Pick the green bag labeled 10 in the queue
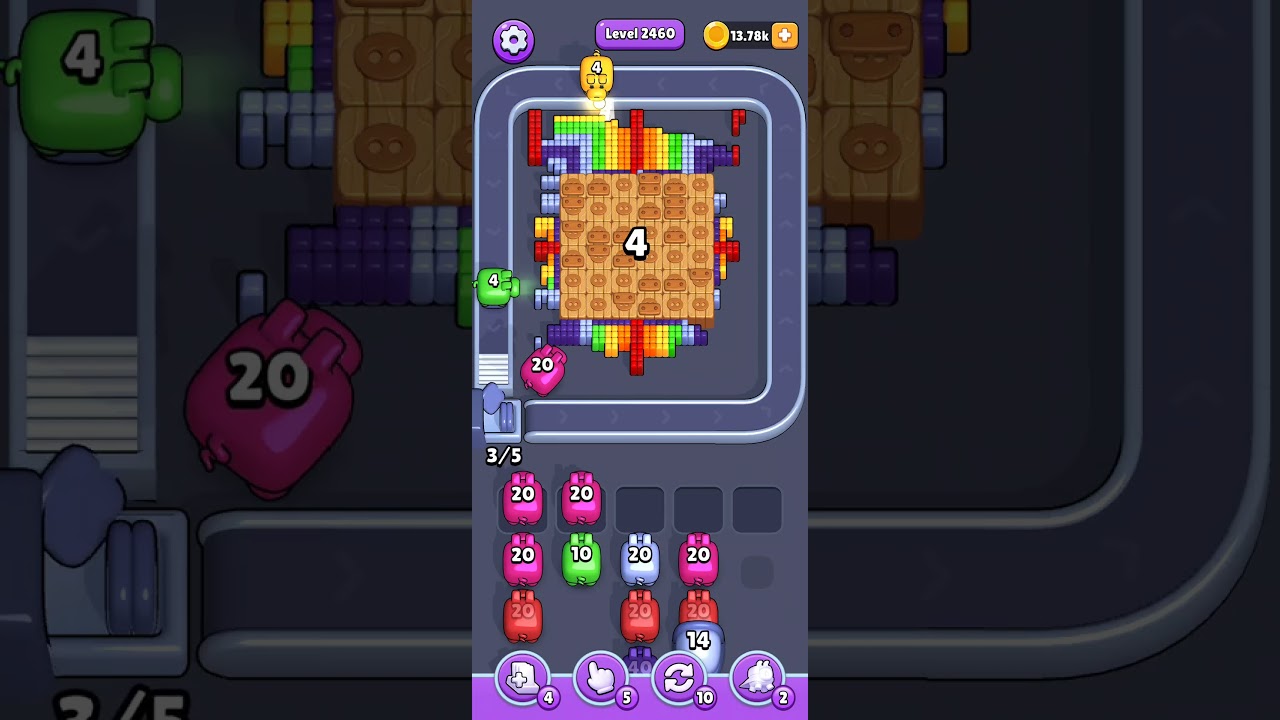The height and width of the screenshot is (720, 1280). point(581,558)
